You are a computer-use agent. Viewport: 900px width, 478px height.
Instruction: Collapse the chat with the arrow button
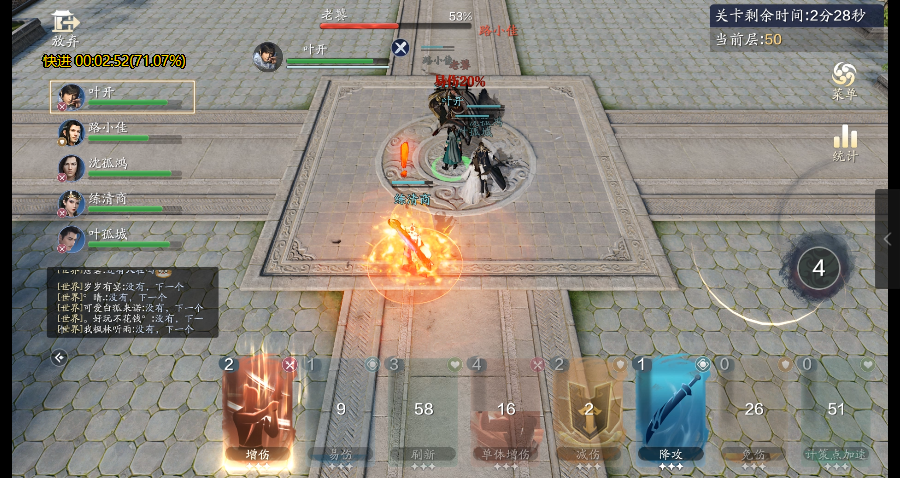[x=59, y=357]
